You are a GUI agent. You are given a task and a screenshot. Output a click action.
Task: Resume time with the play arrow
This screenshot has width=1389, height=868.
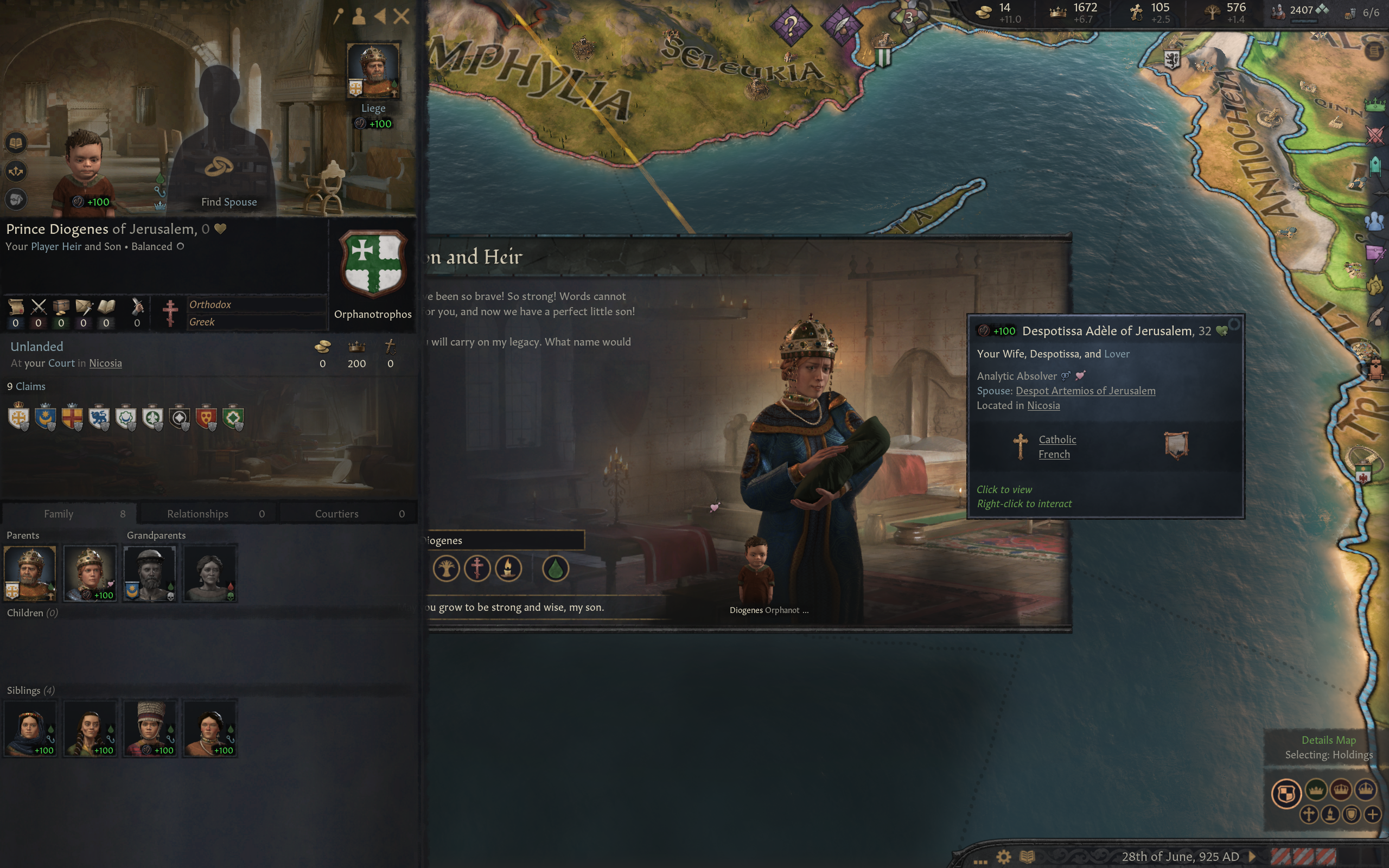pos(1252,857)
